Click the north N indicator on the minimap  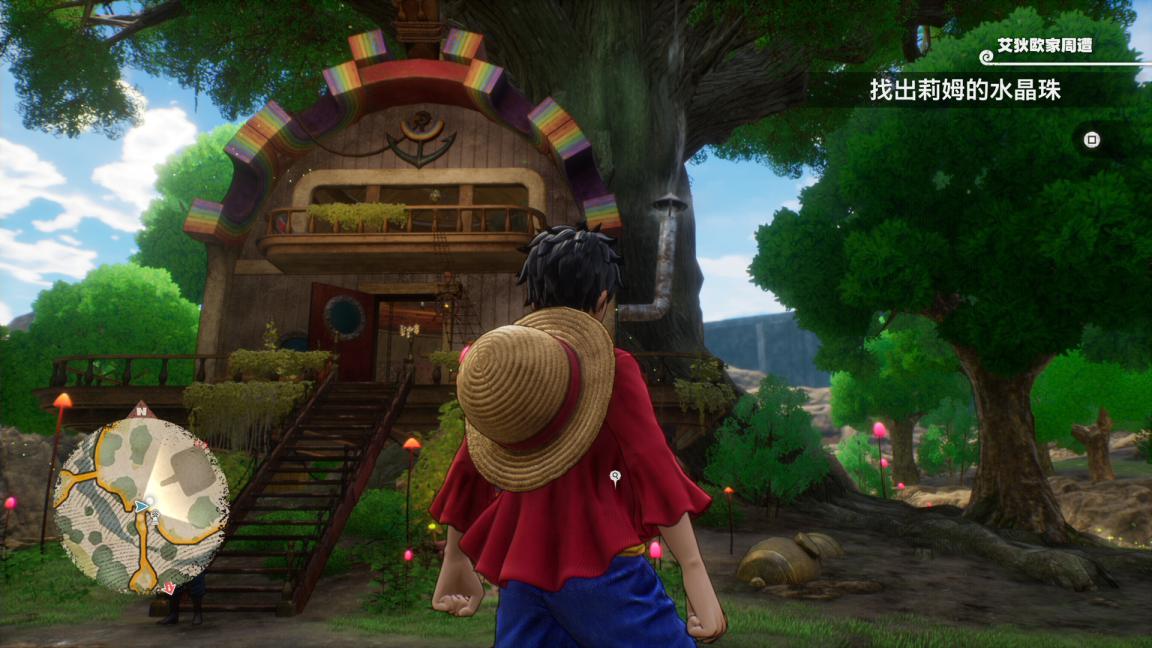[142, 409]
